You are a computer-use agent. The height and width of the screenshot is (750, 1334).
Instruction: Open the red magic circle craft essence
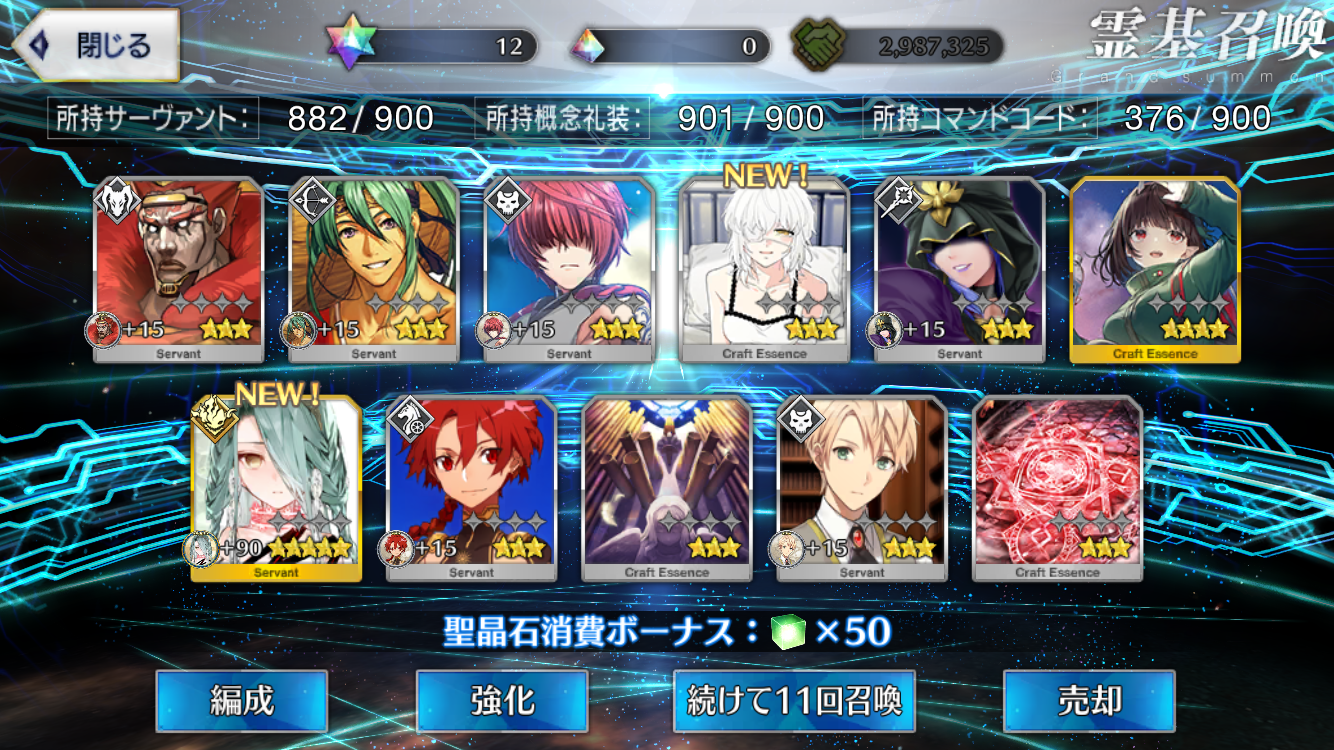point(1057,488)
